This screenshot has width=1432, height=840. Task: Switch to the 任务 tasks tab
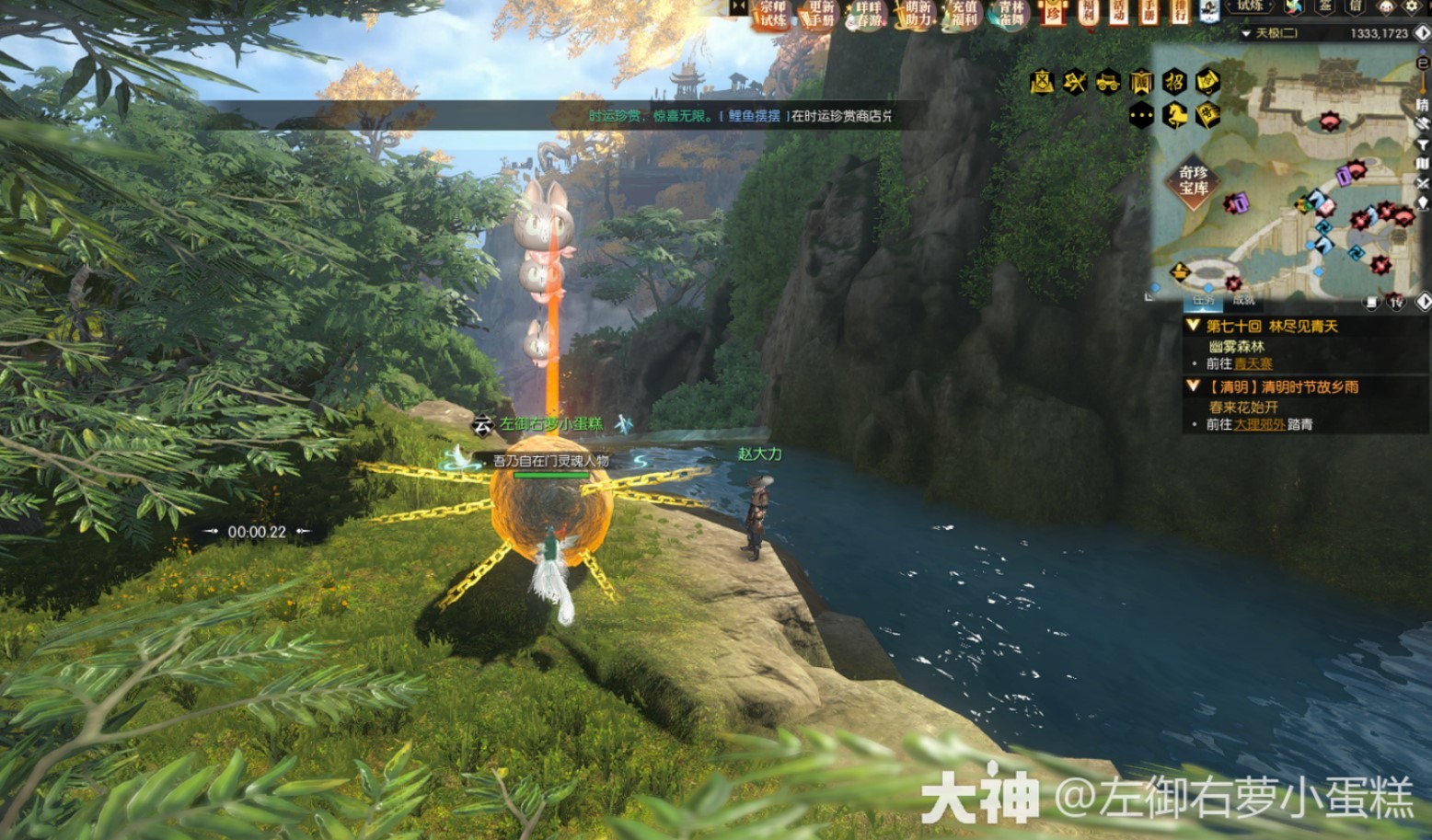pos(1202,301)
